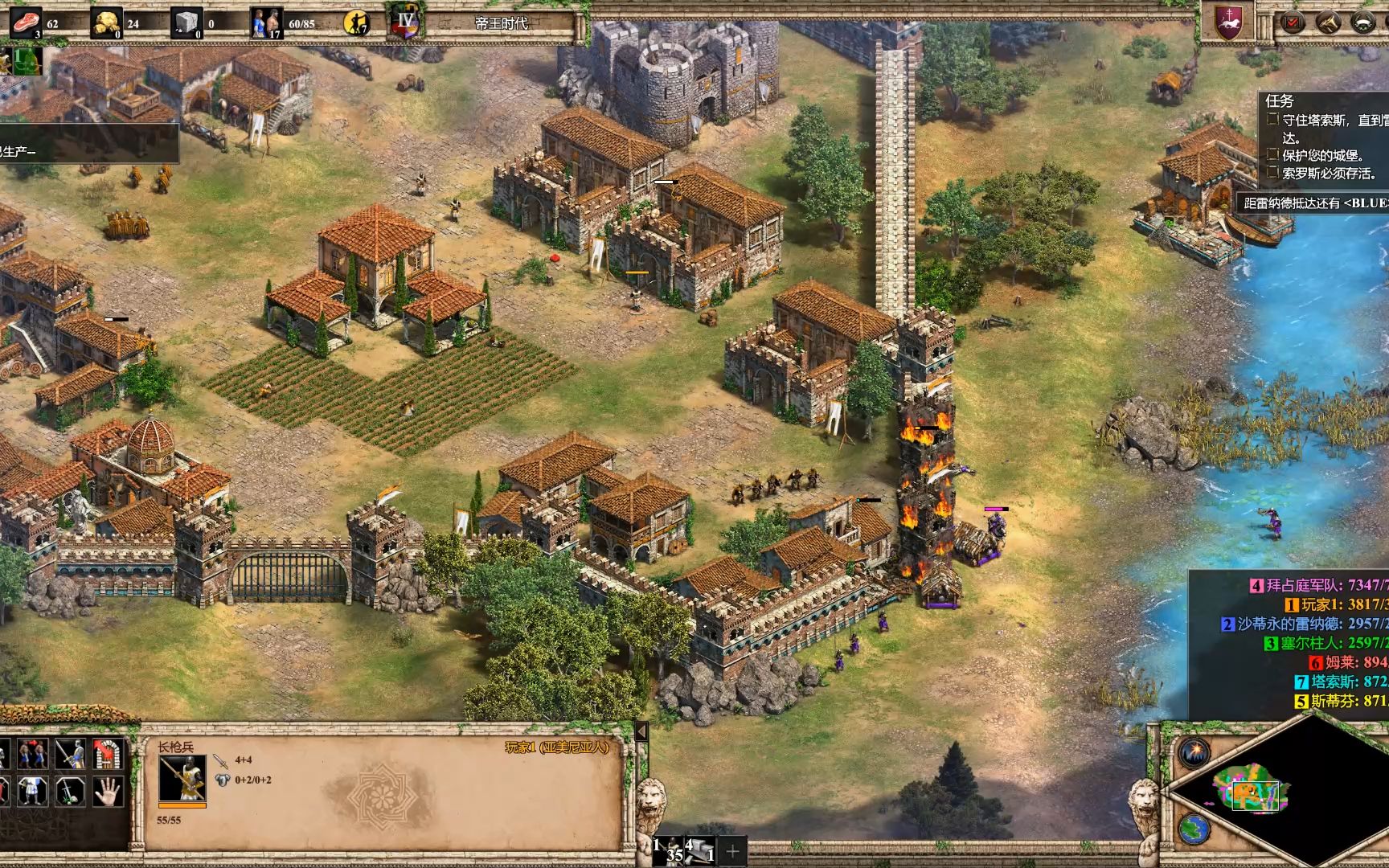Click the lion crest civilization emblem
Image resolution: width=1389 pixels, height=868 pixels.
point(1228,22)
